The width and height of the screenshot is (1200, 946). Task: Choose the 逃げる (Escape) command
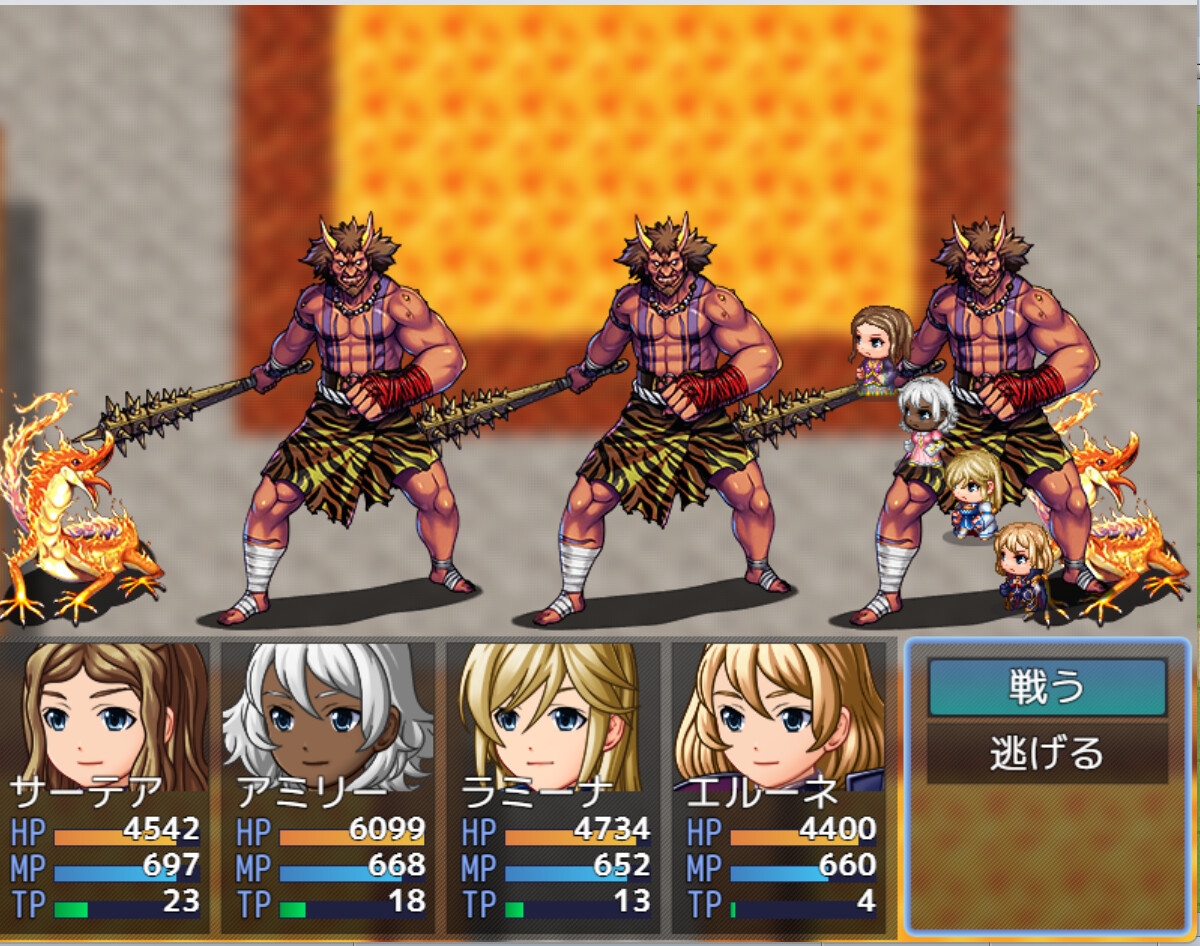(x=1047, y=753)
